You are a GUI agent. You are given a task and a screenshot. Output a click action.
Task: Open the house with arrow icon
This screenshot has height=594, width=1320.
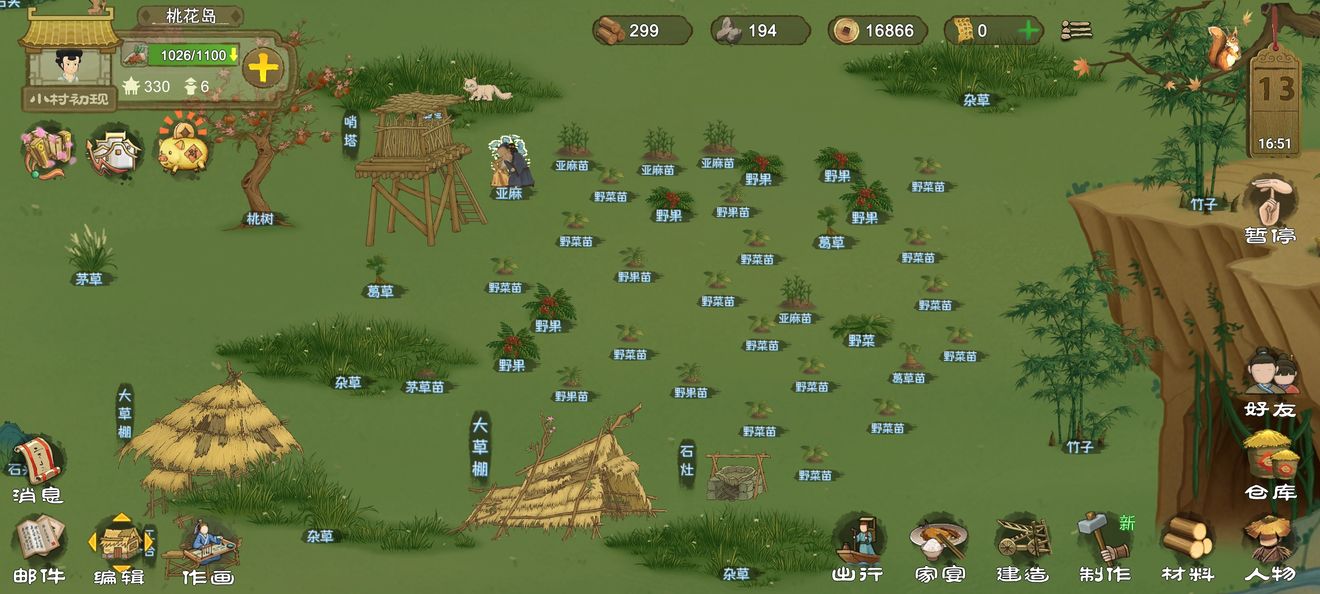tap(116, 152)
